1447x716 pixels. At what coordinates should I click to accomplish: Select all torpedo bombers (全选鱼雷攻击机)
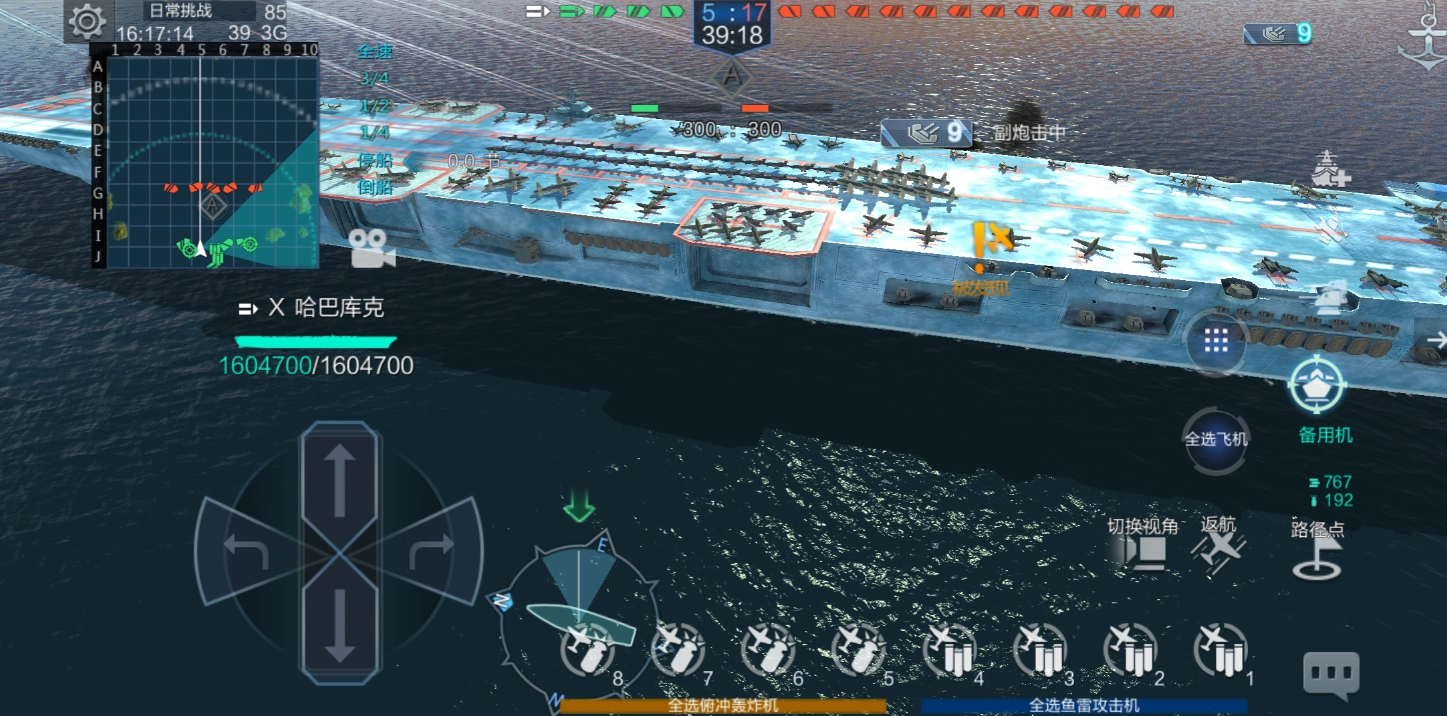1084,706
